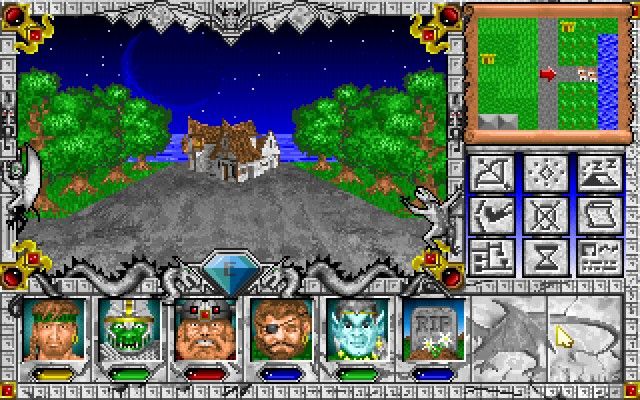Open the quick reference info icon
640x400 pixels.
click(x=599, y=256)
